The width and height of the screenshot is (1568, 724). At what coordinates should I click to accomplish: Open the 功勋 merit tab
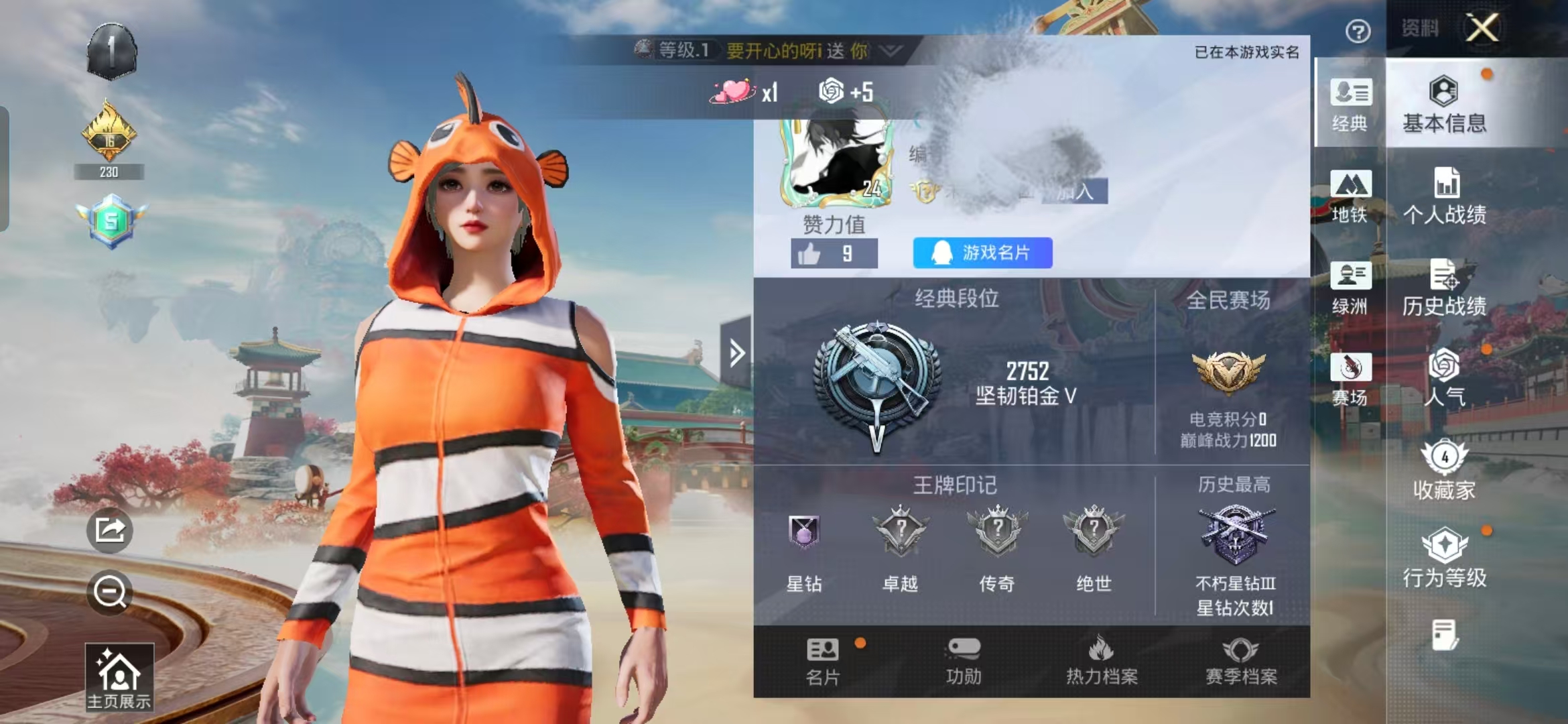(964, 662)
